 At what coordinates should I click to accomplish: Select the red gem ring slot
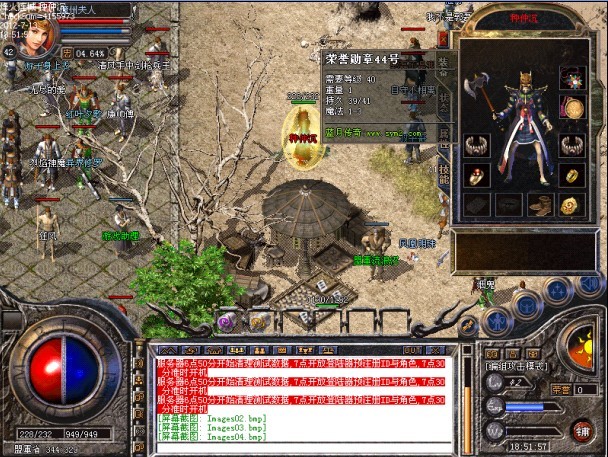tap(476, 175)
